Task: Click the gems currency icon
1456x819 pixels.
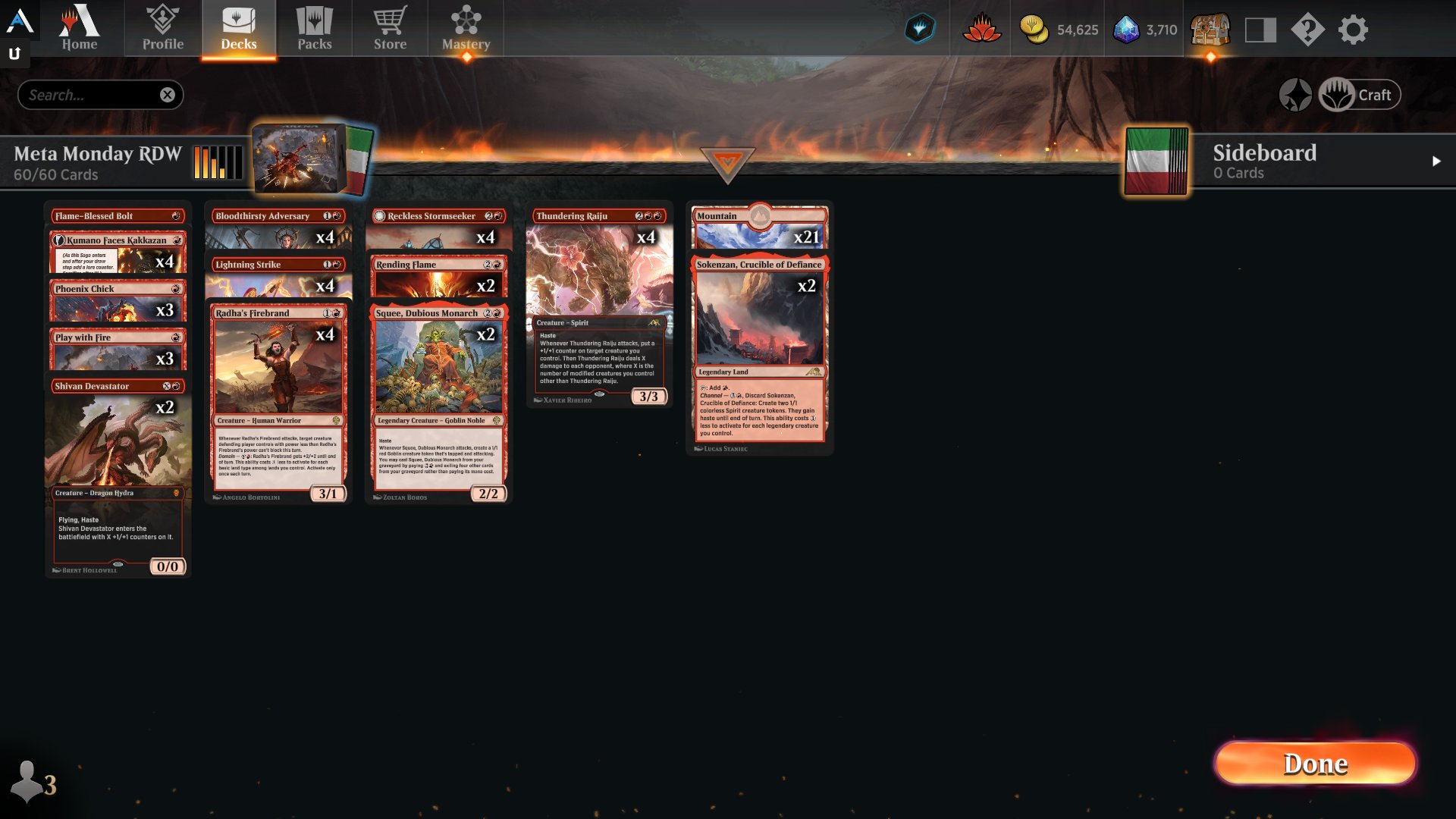Action: pyautogui.click(x=1127, y=30)
